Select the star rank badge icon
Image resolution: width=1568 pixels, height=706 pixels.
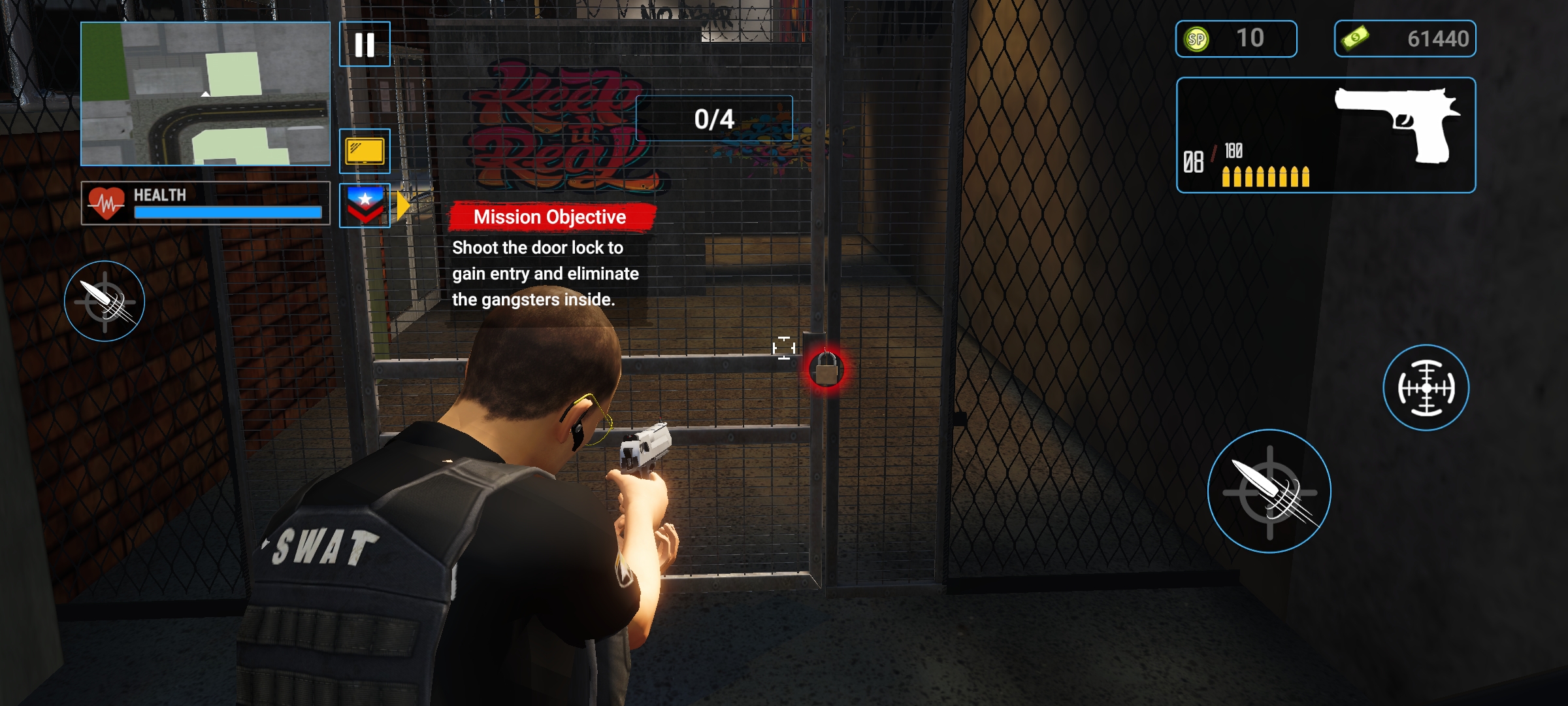pyautogui.click(x=365, y=205)
